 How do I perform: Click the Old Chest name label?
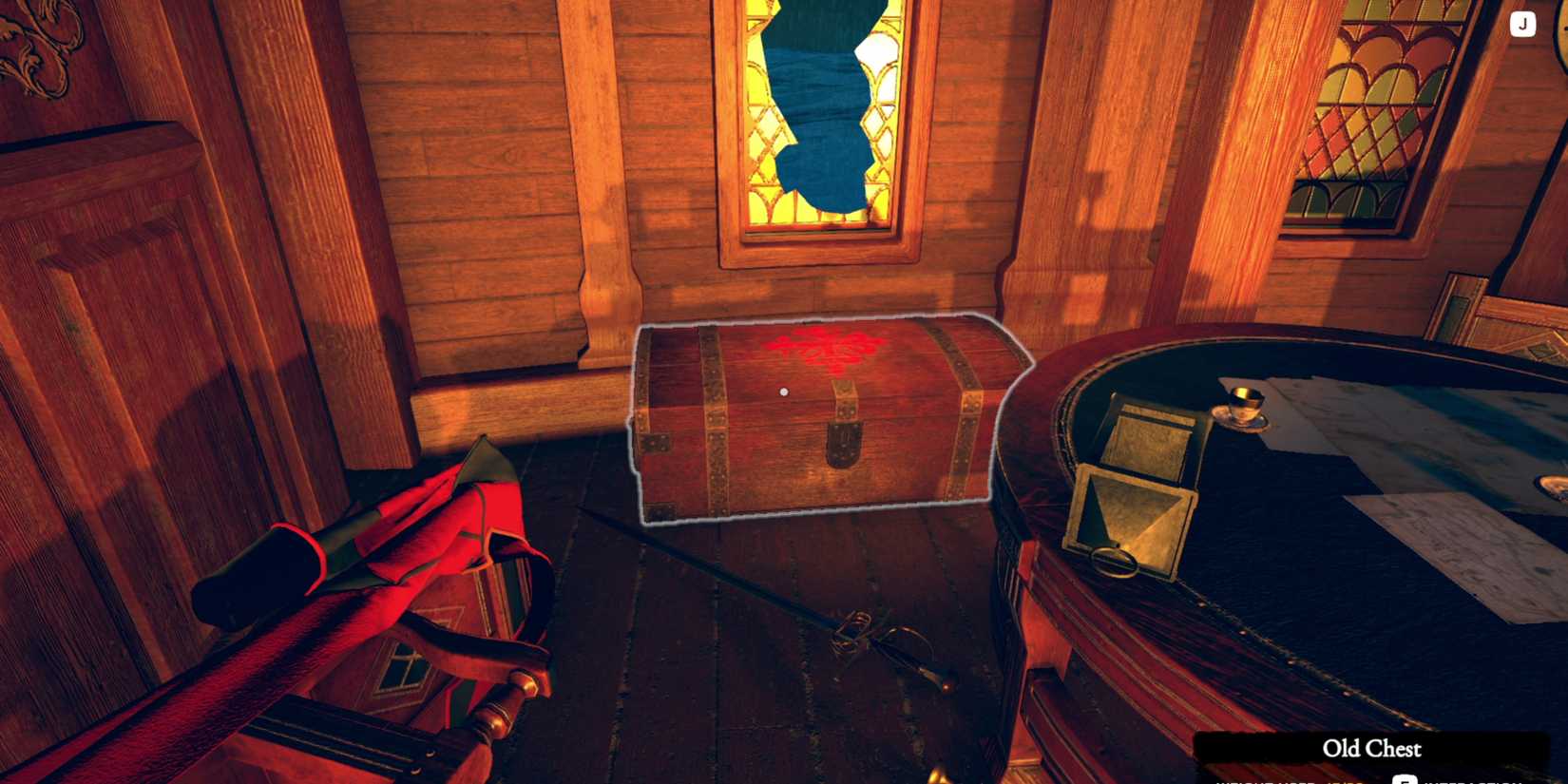[x=1368, y=750]
